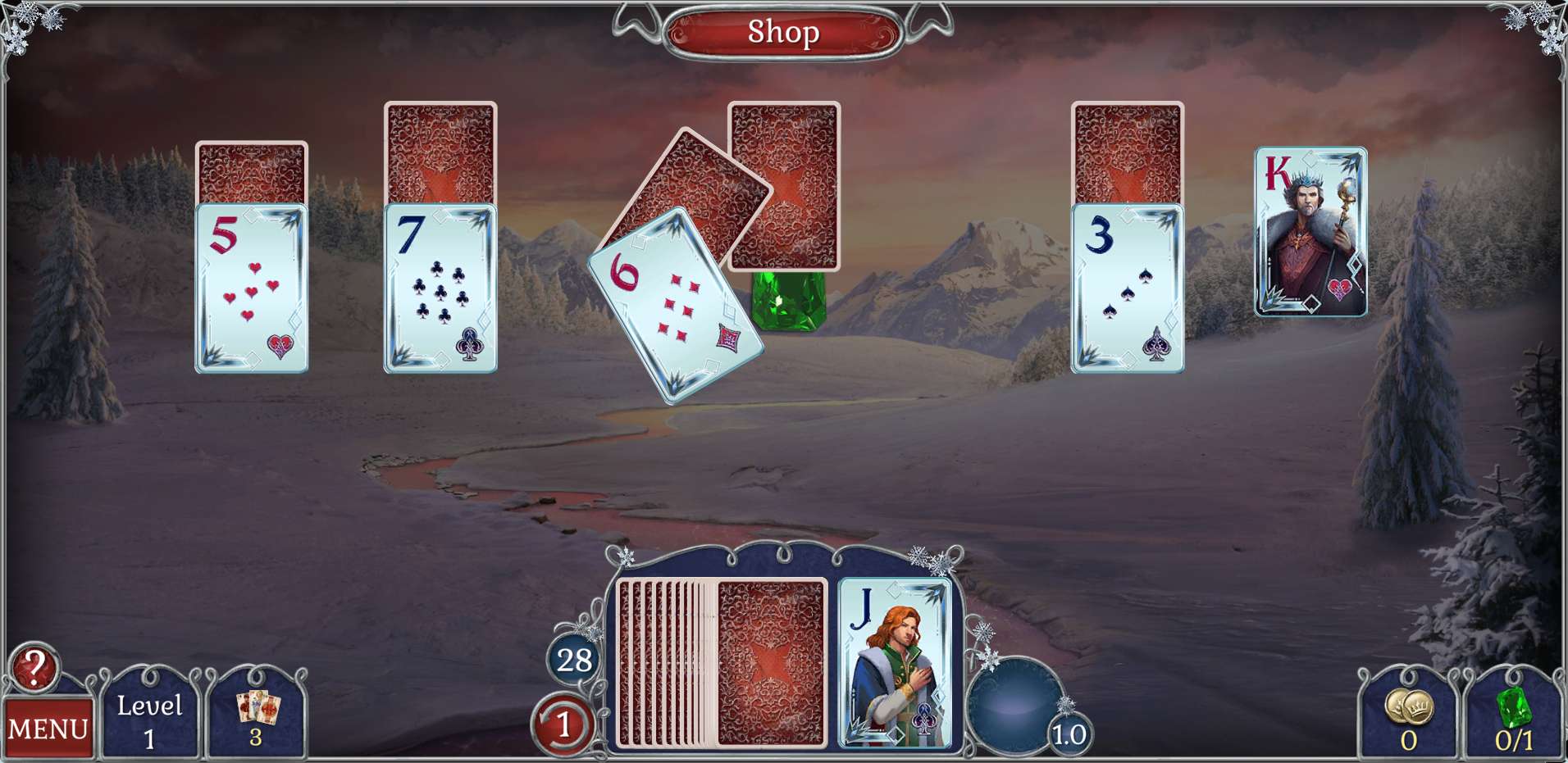Image resolution: width=1568 pixels, height=763 pixels.
Task: Click the Jack of clubs foundation card
Action: [894, 662]
